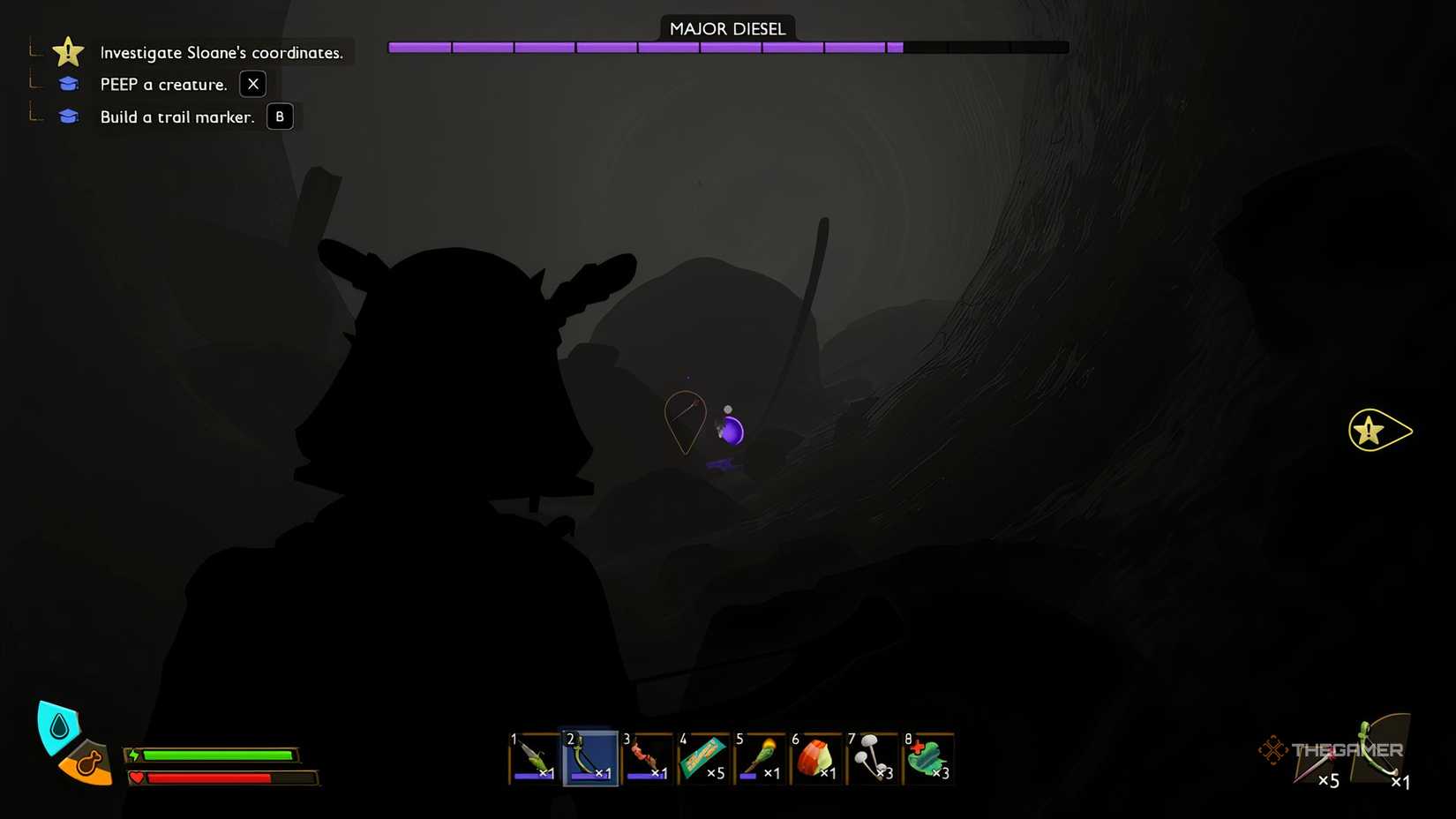
Task: Click the star objective icon top-left
Action: pos(68,51)
